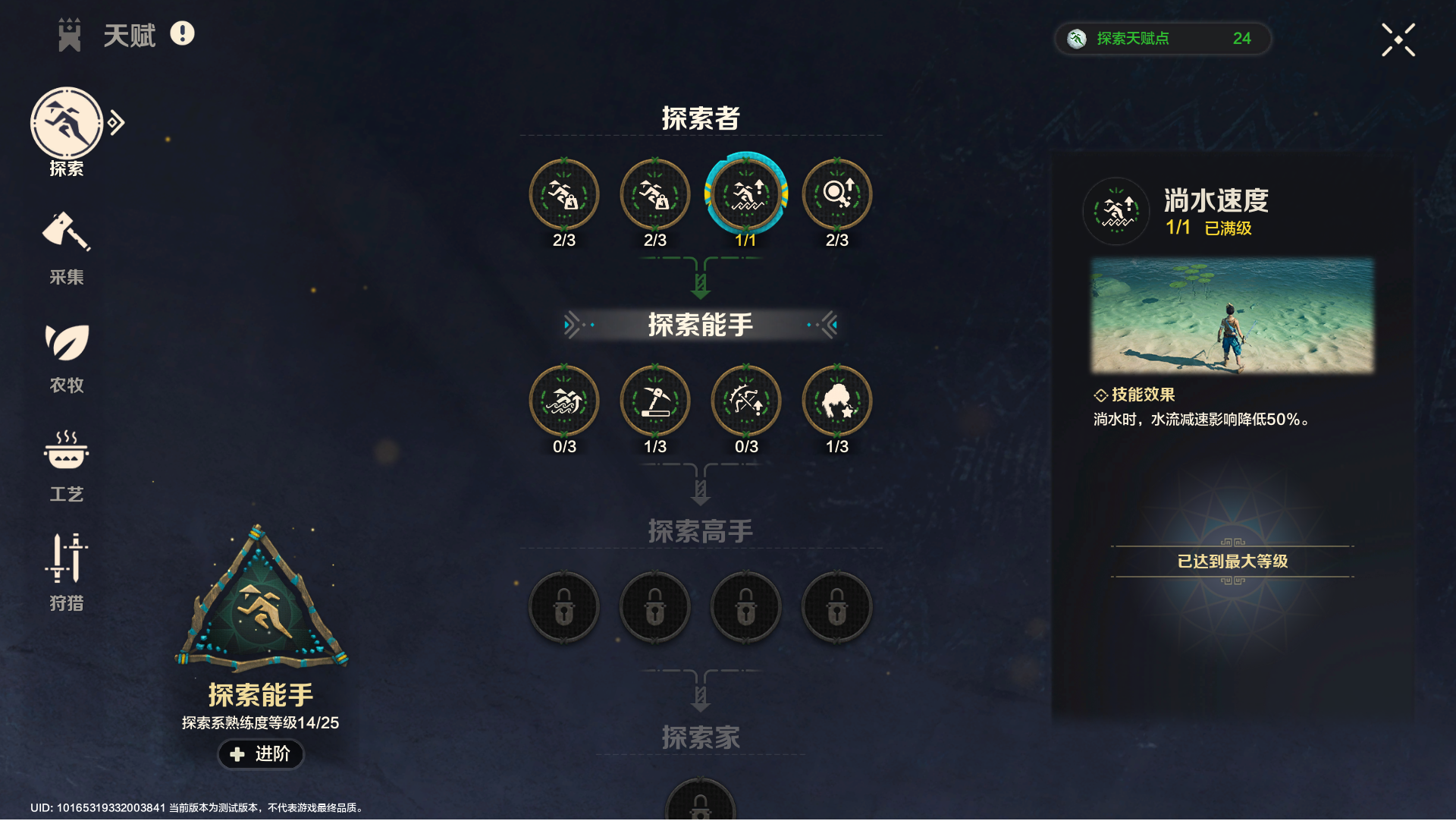Image resolution: width=1456 pixels, height=821 pixels.
Task: Select the crossbow talent showing 0/3
Action: point(745,401)
